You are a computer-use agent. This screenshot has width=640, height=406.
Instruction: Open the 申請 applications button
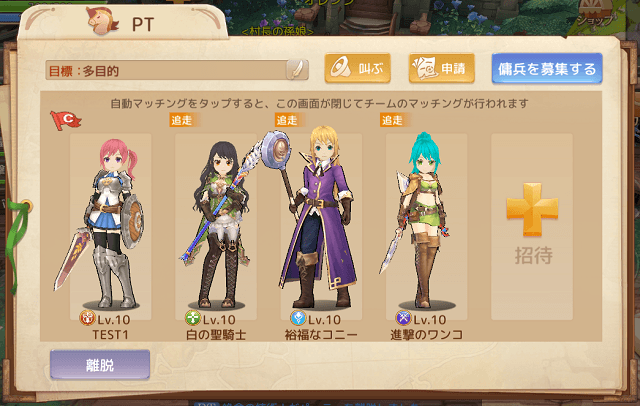441,69
